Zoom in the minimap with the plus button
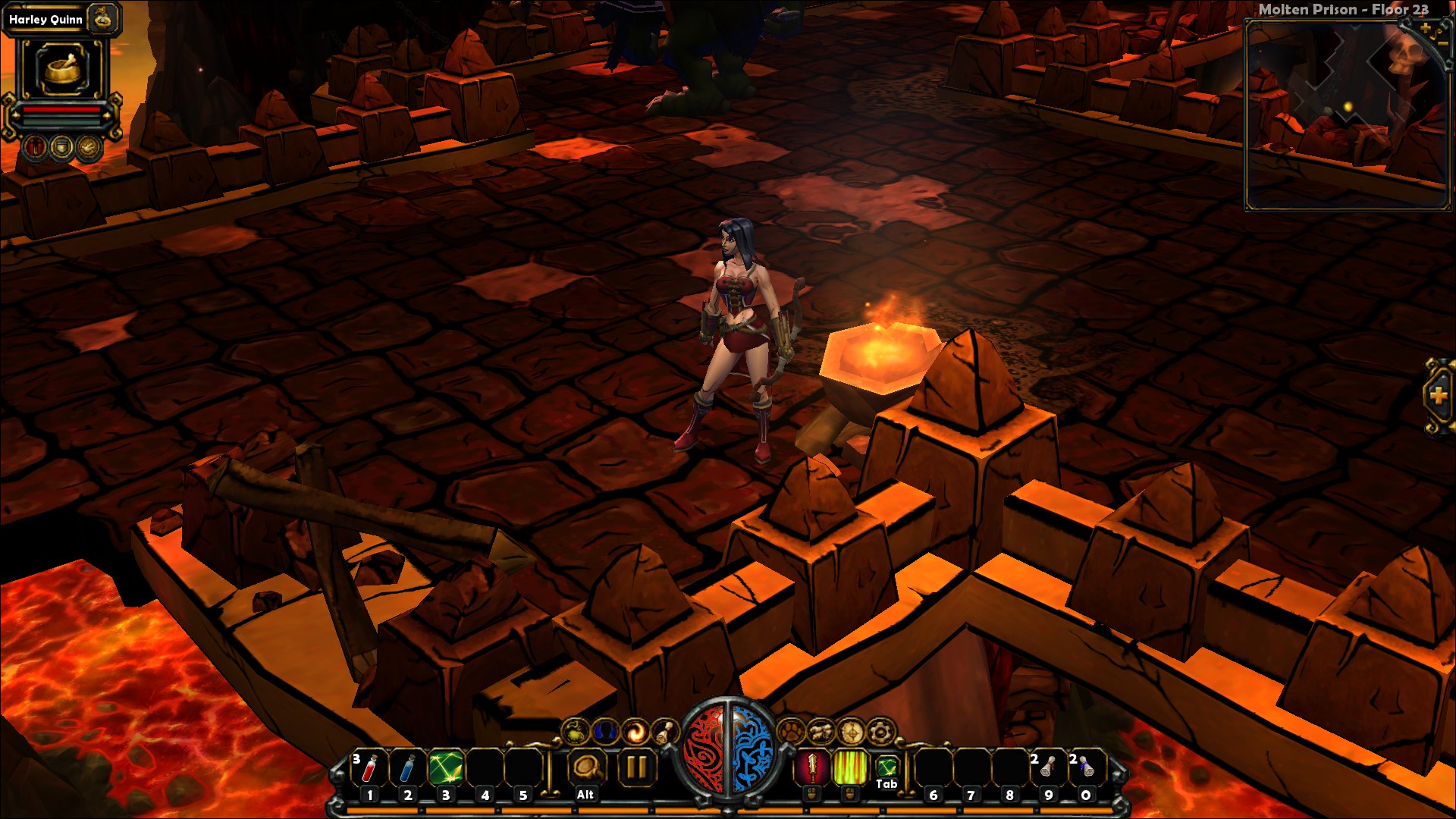This screenshot has width=1456, height=819. coord(1426,29)
